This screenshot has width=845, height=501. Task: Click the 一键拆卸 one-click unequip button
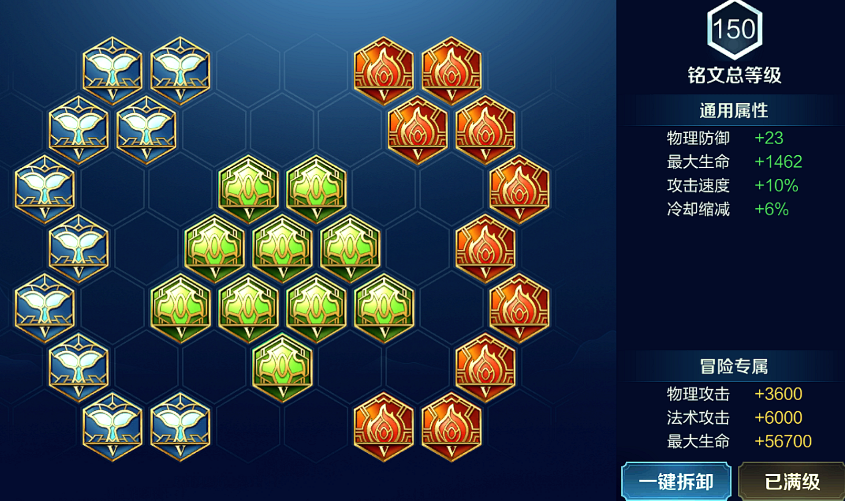pos(676,481)
